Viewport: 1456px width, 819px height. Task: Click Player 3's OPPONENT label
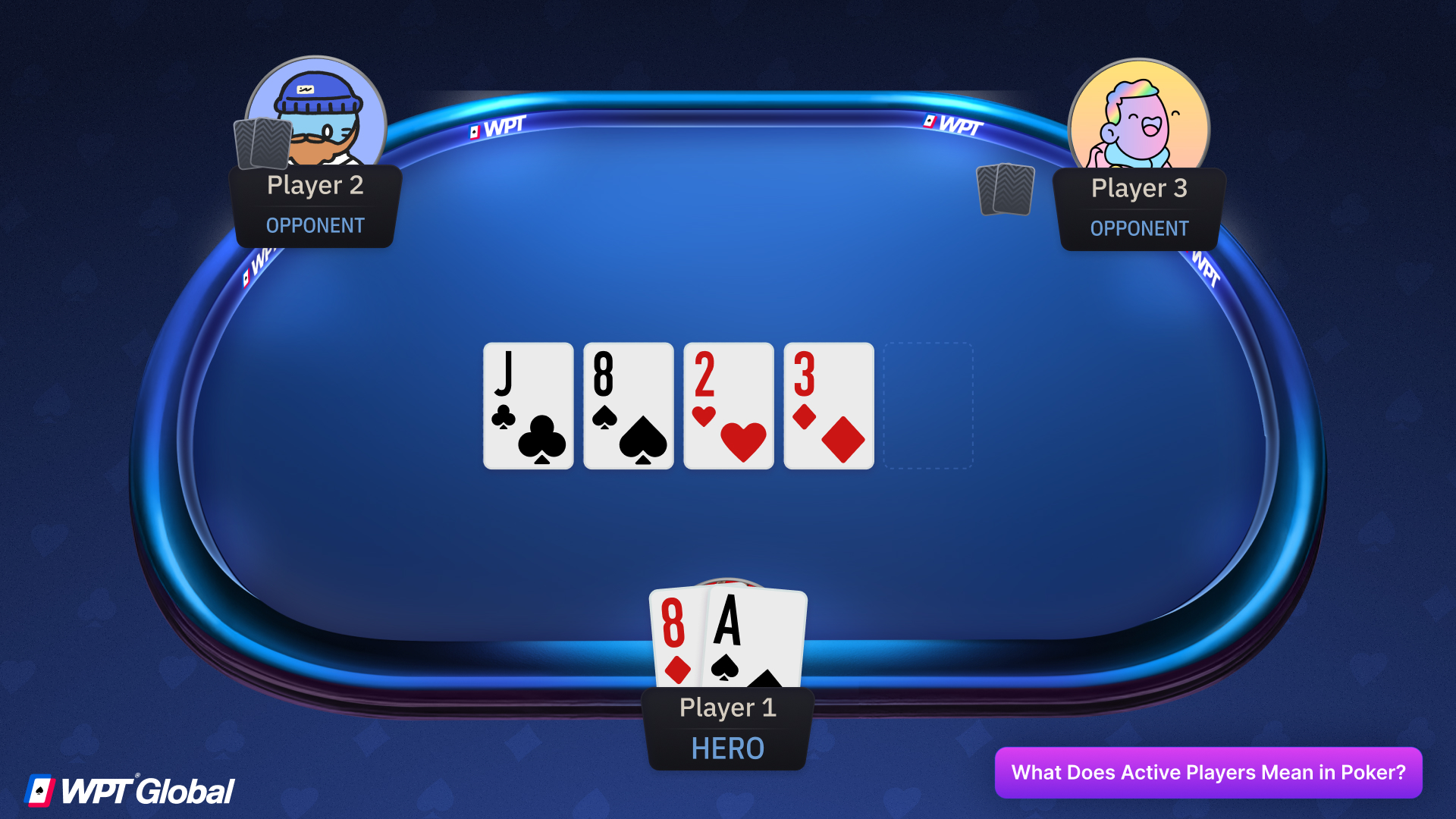(x=1138, y=228)
